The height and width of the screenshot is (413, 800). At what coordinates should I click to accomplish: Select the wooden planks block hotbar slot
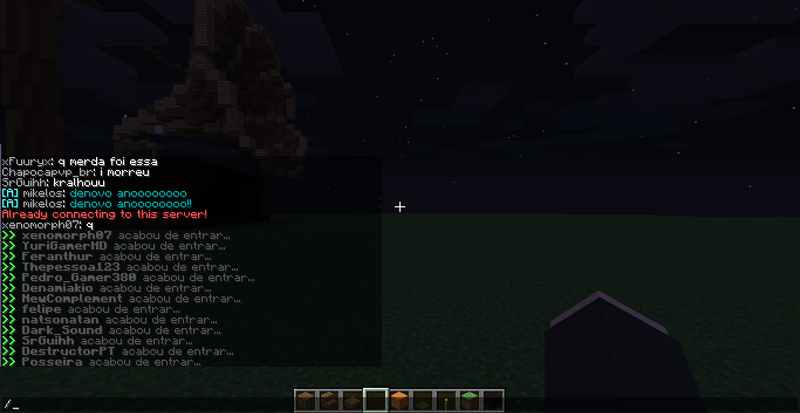[308, 401]
